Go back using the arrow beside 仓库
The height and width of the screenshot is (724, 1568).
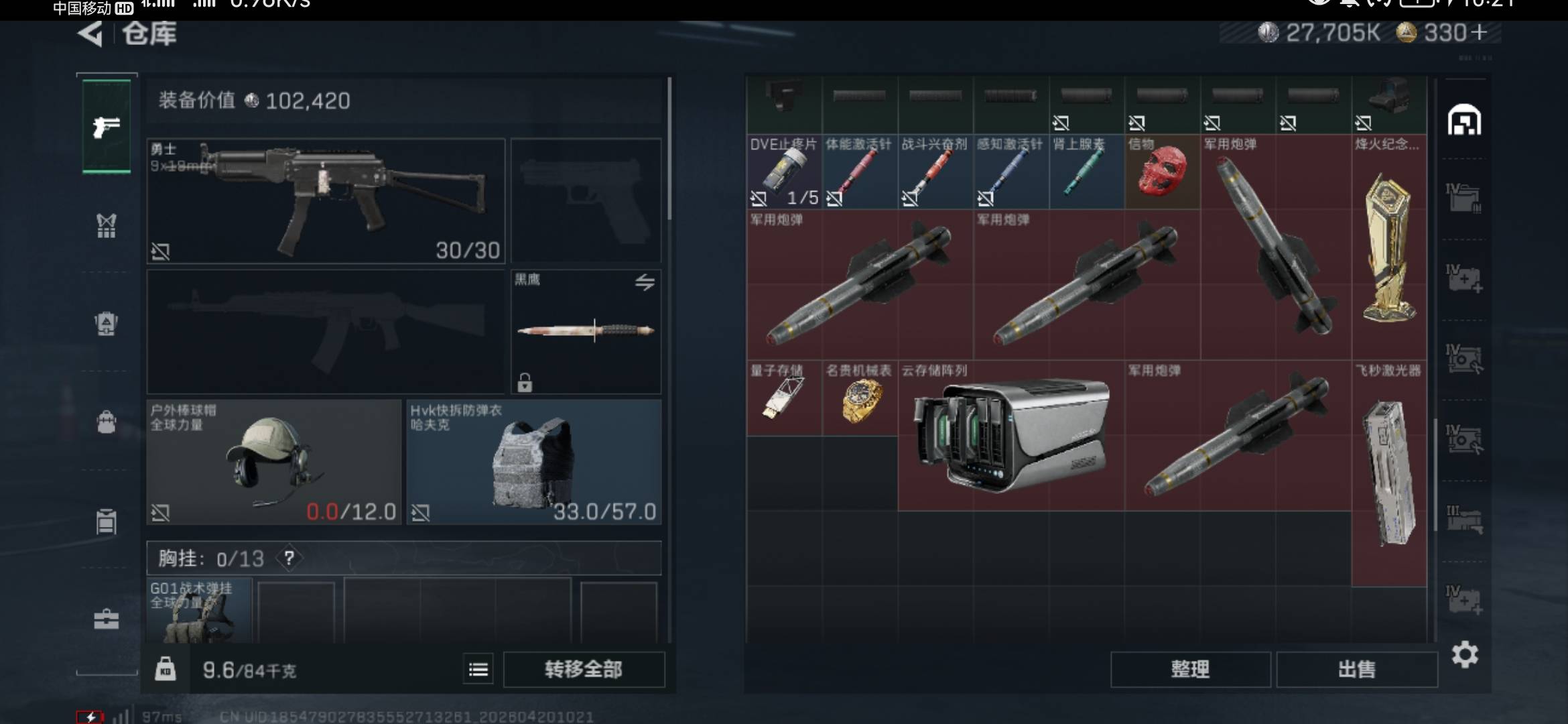click(90, 34)
